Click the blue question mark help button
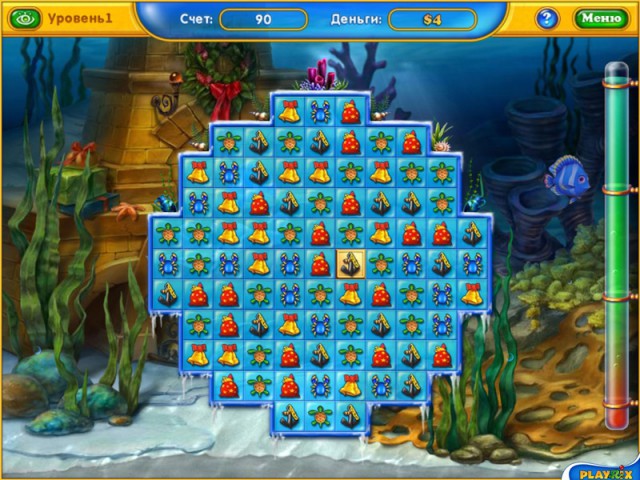 (547, 18)
